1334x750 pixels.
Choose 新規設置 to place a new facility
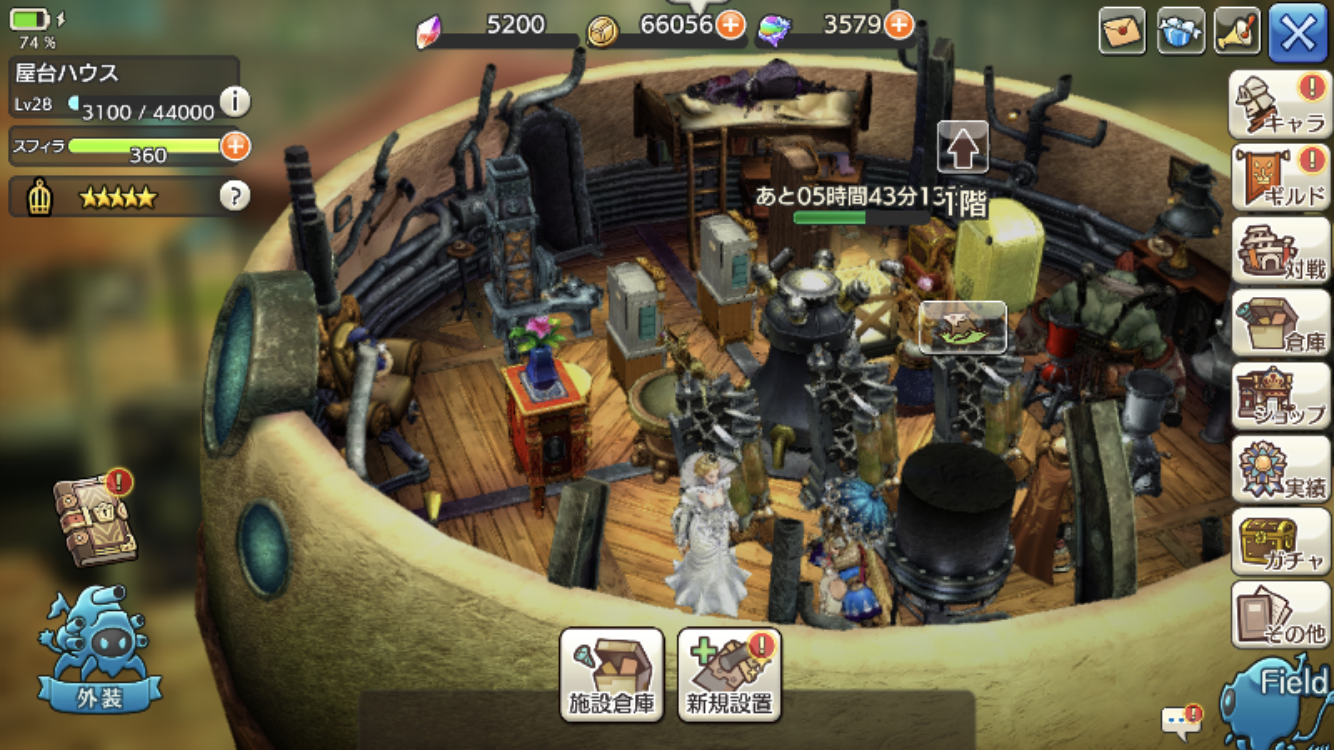(x=730, y=675)
